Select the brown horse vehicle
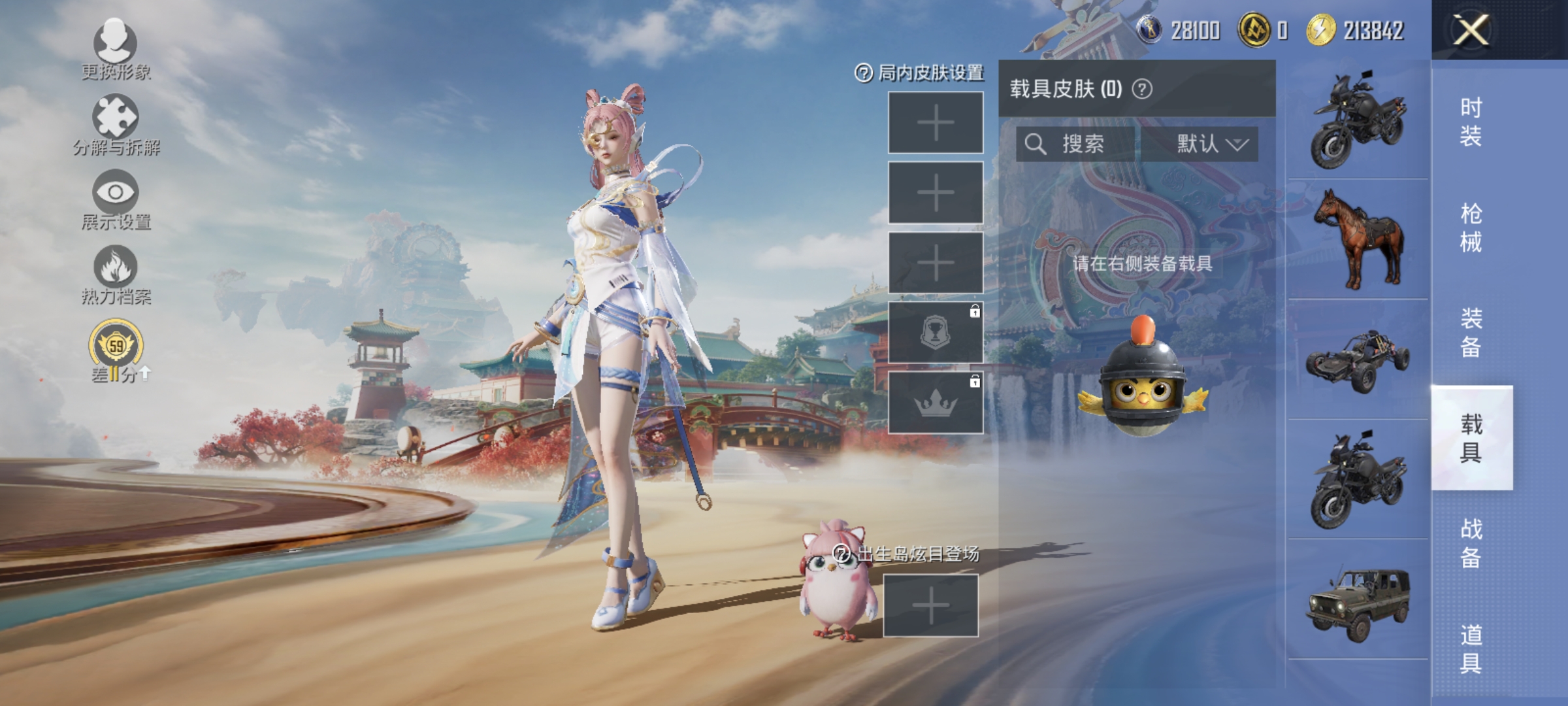Viewport: 1568px width, 706px height. tap(1358, 239)
